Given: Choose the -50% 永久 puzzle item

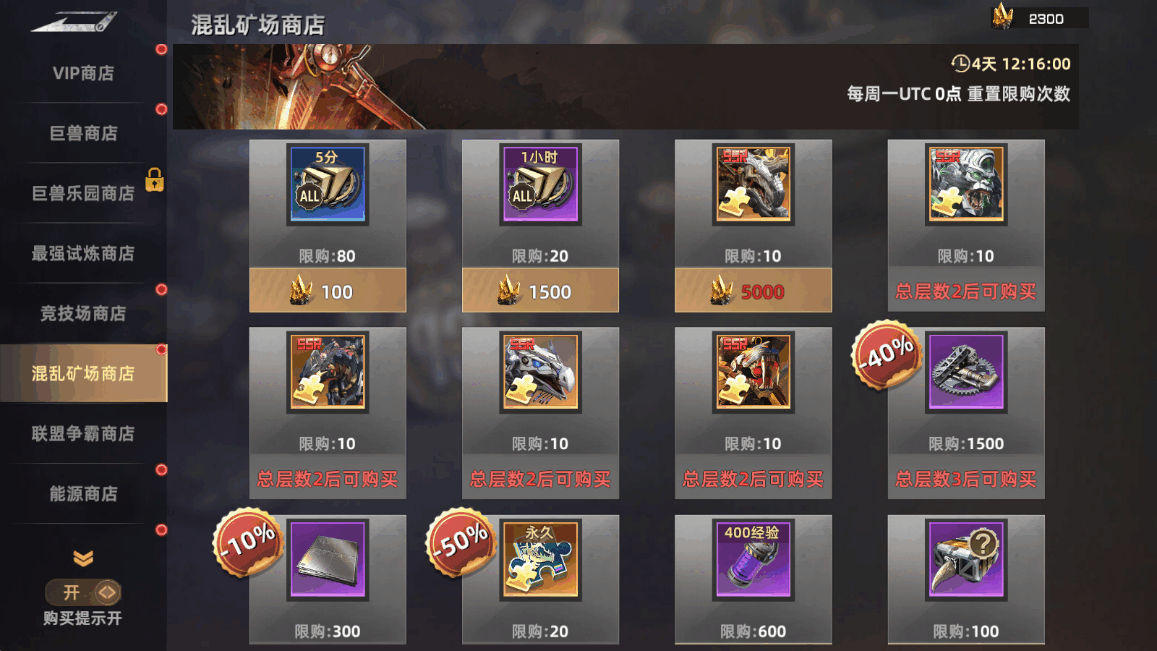Looking at the screenshot, I should (x=540, y=560).
